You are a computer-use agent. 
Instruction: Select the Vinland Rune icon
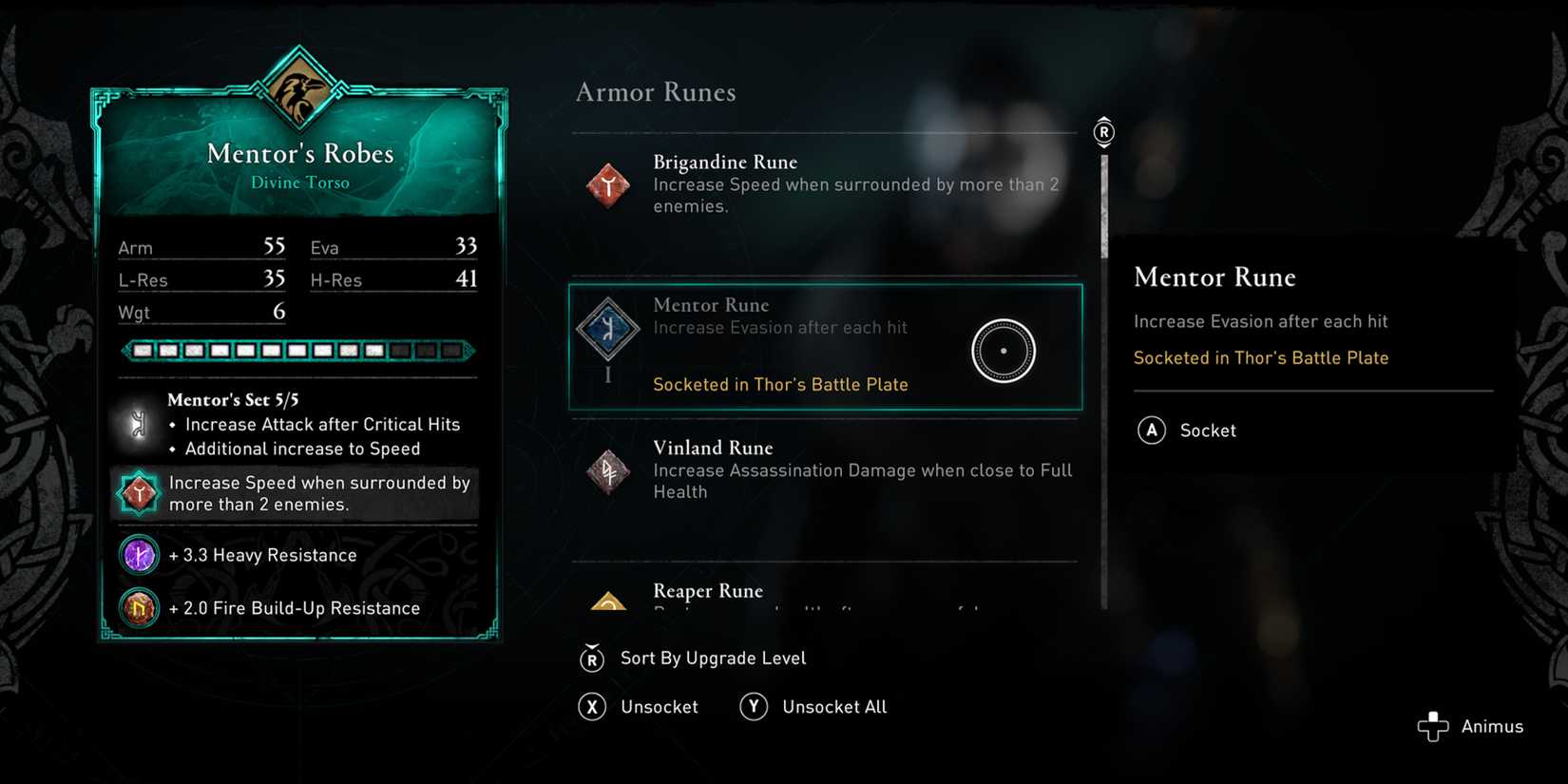click(x=608, y=471)
